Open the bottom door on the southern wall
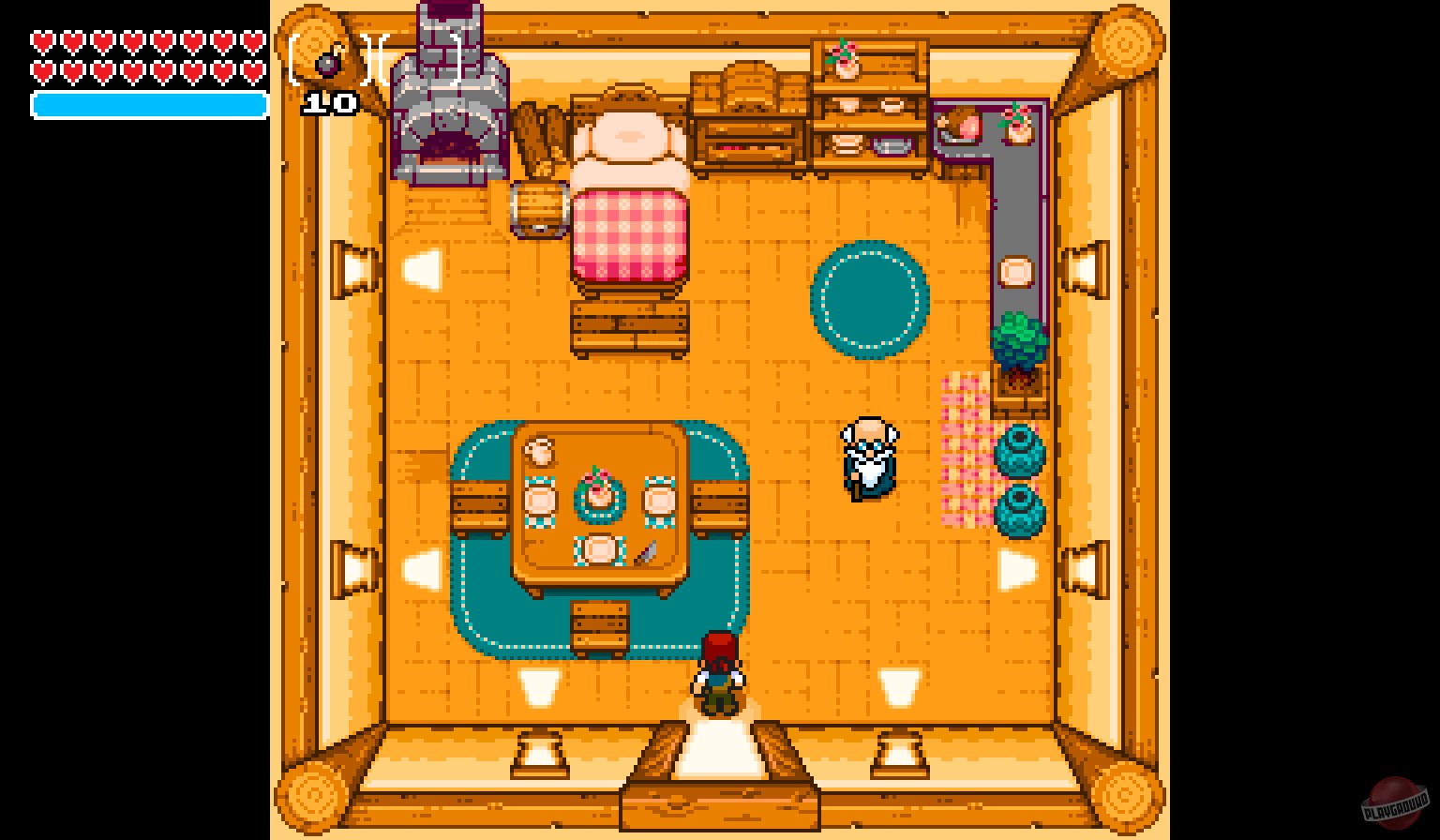The width and height of the screenshot is (1440, 840). [719, 750]
